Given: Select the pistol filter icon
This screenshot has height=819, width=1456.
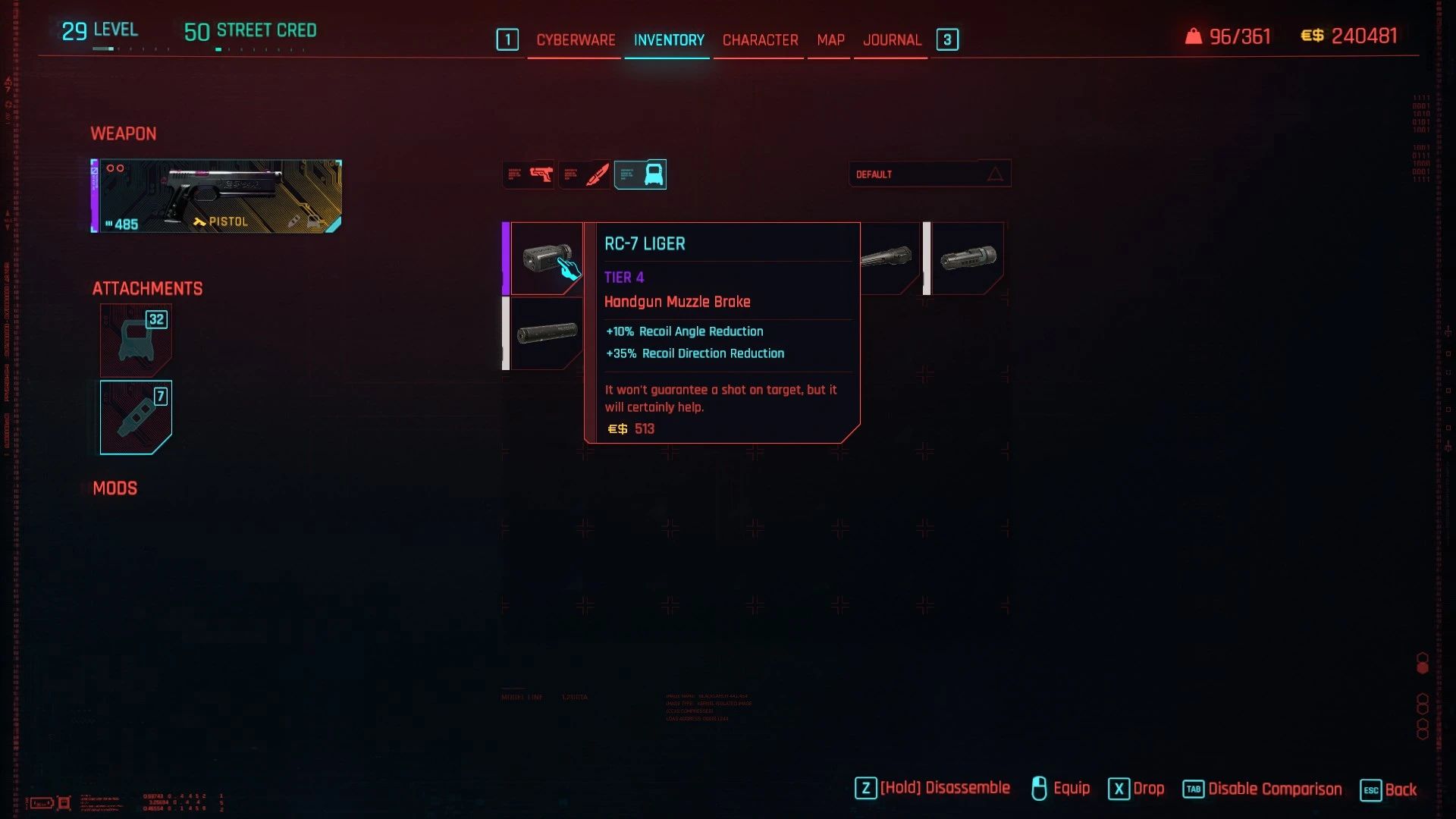Looking at the screenshot, I should (x=529, y=174).
